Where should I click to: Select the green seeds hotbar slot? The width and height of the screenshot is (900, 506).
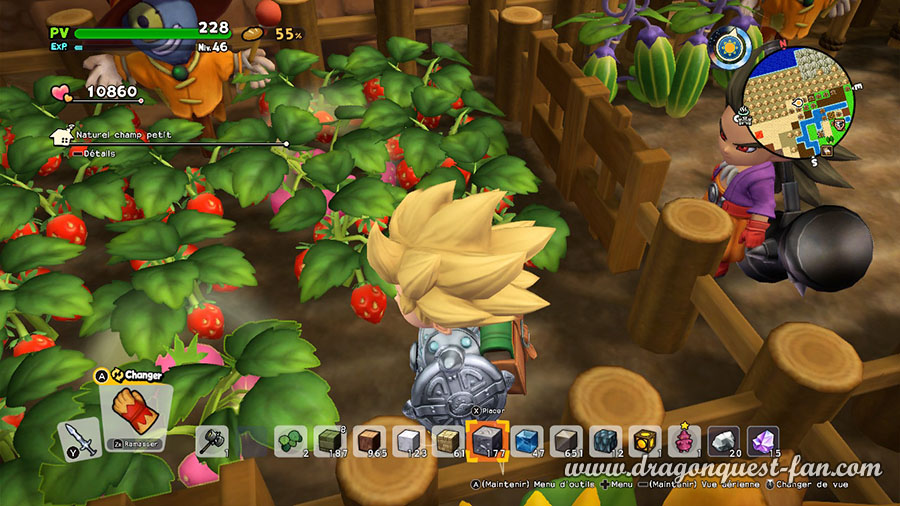click(293, 441)
